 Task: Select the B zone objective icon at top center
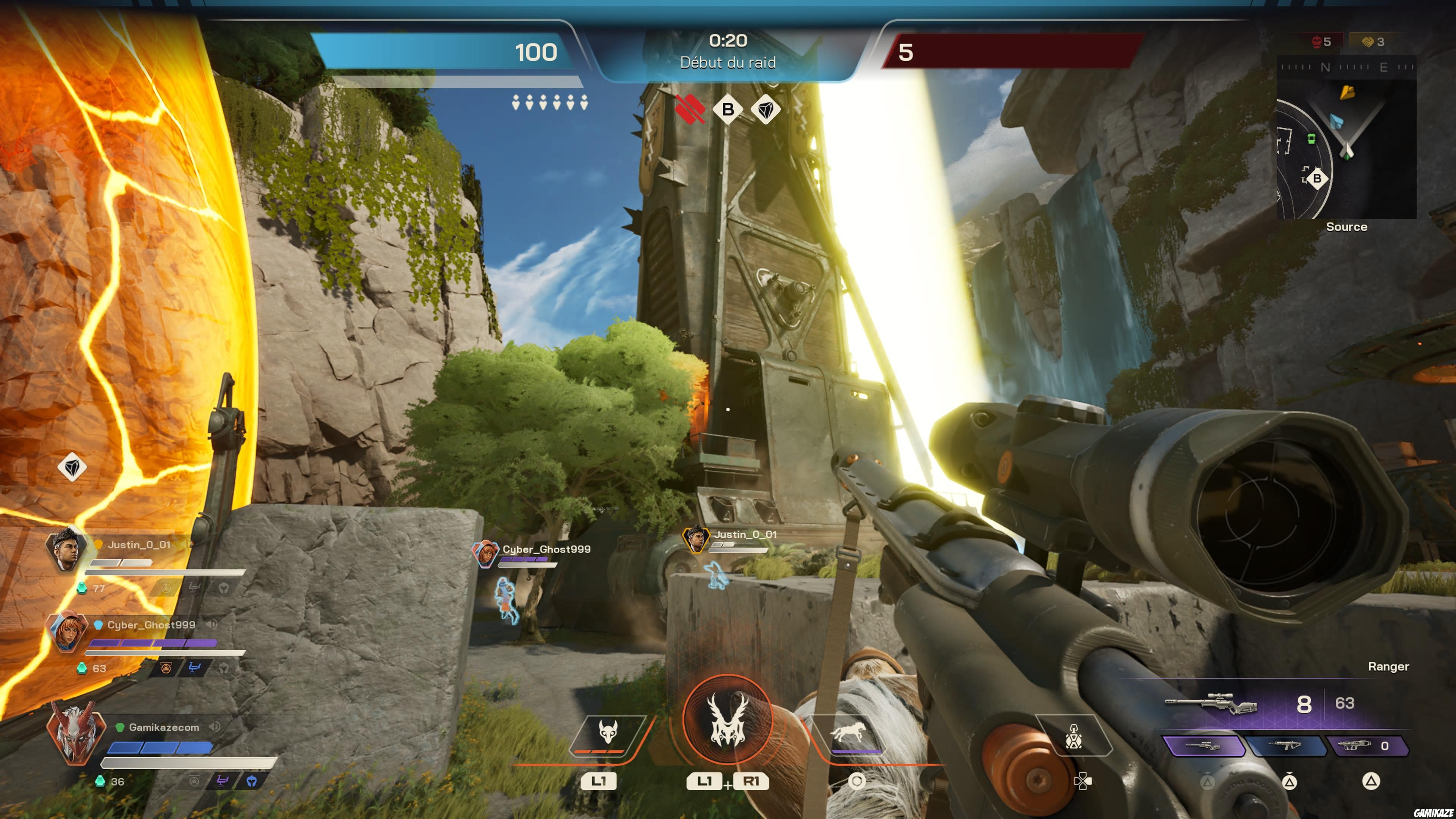(x=728, y=109)
